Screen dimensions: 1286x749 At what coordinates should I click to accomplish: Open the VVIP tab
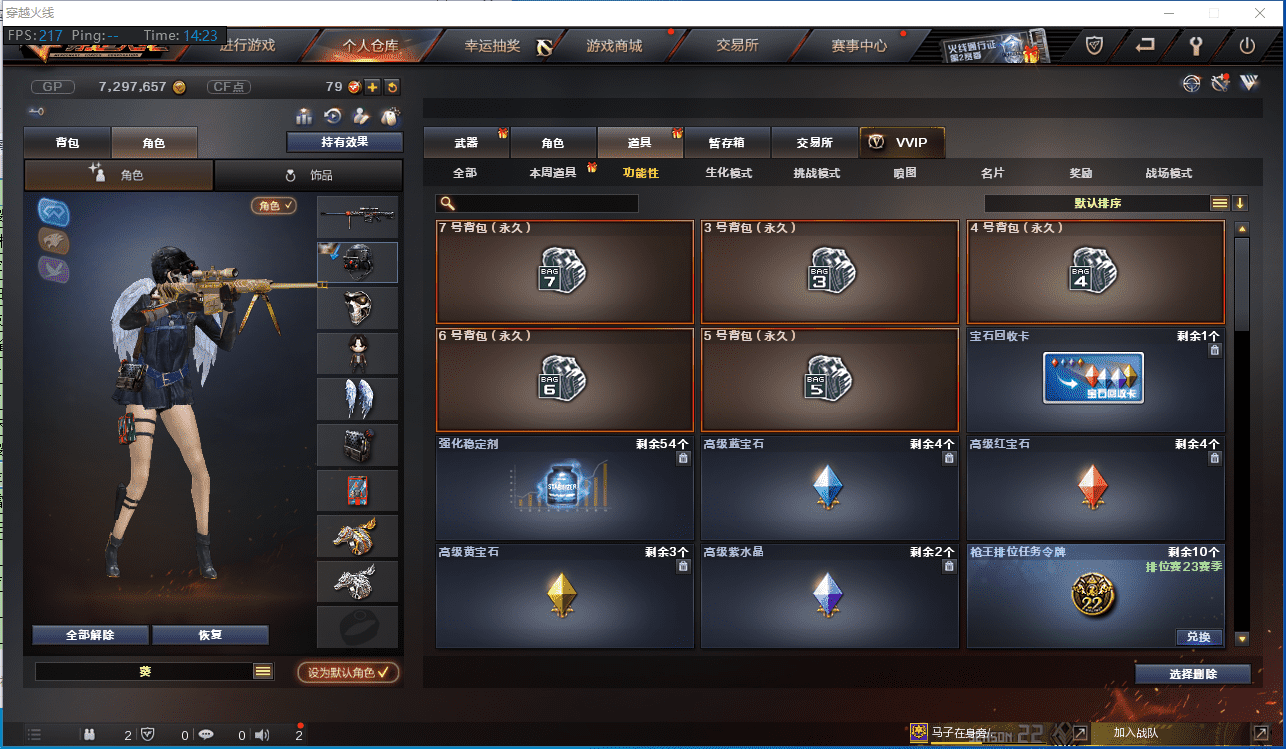901,143
